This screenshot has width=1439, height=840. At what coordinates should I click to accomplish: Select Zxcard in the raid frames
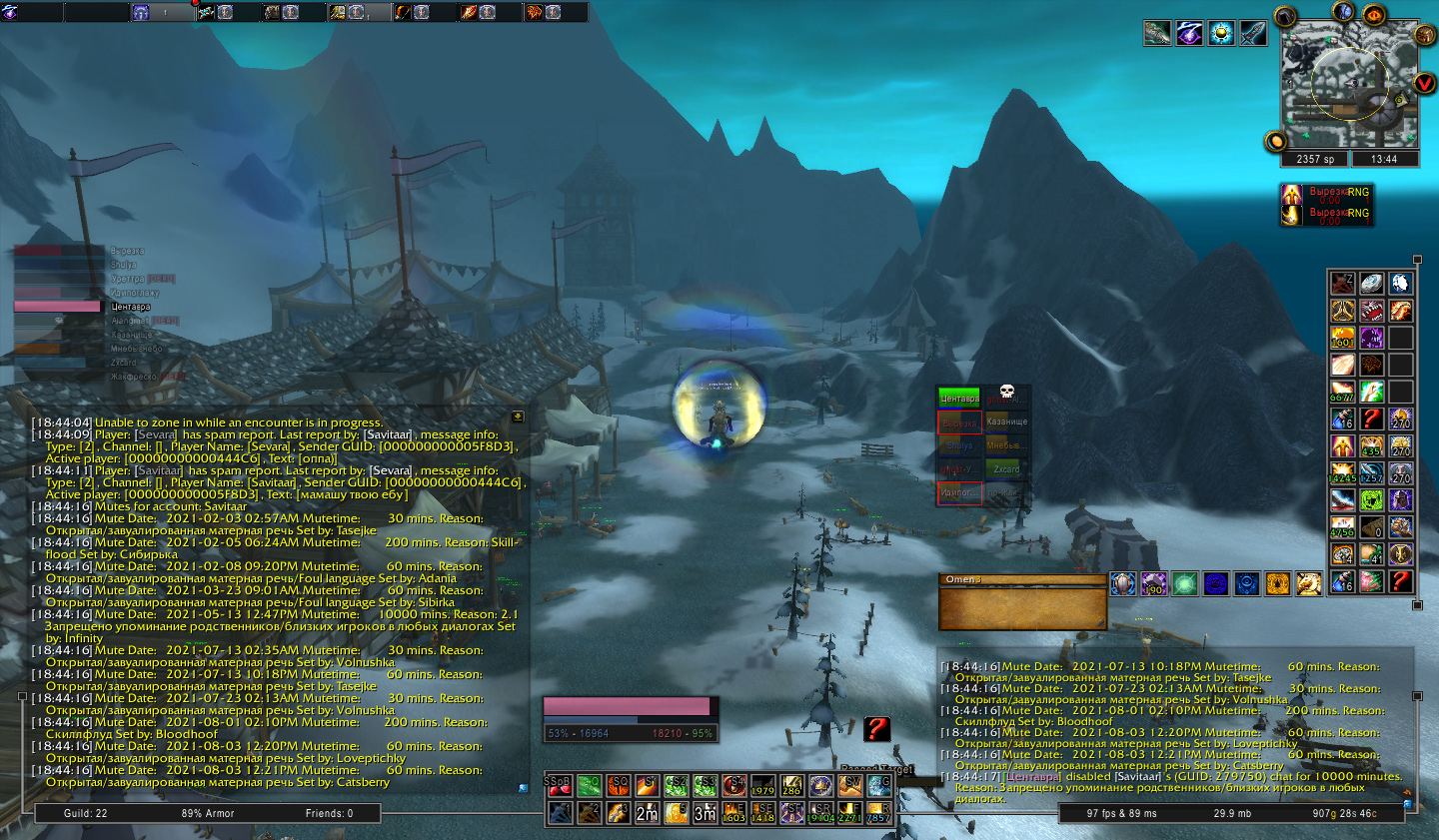(1006, 468)
